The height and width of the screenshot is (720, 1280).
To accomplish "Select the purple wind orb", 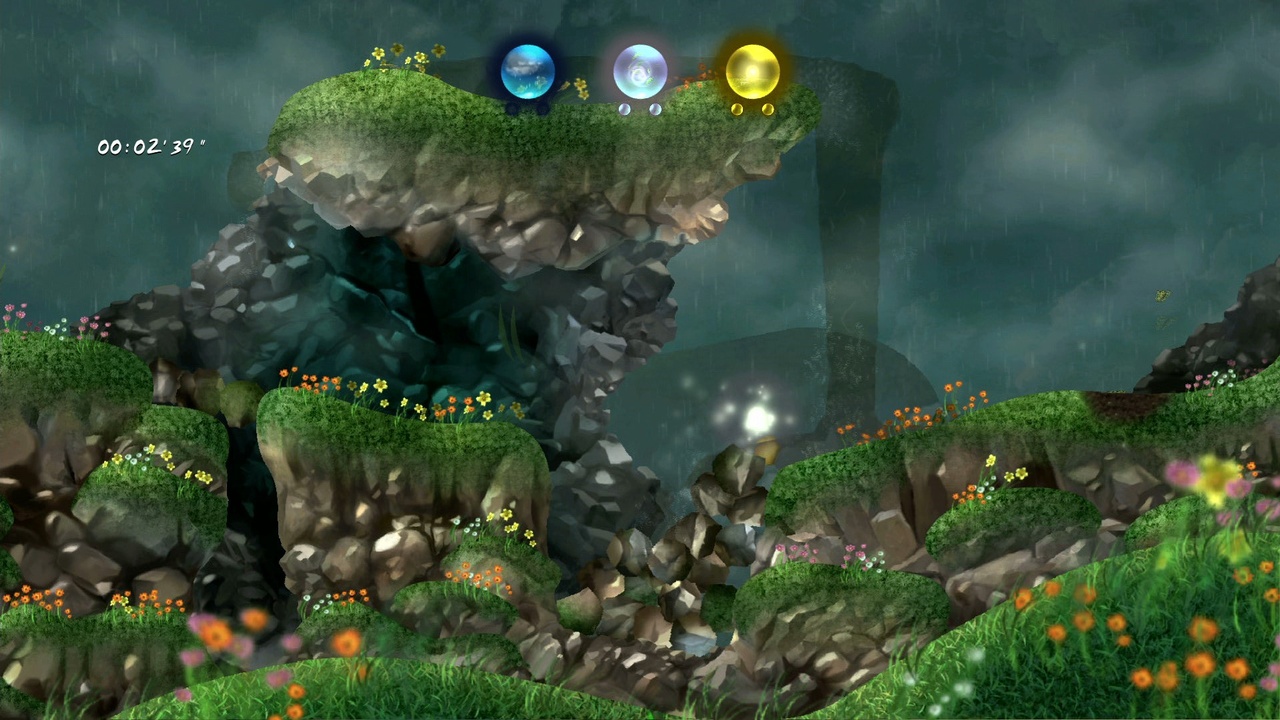I will (641, 70).
